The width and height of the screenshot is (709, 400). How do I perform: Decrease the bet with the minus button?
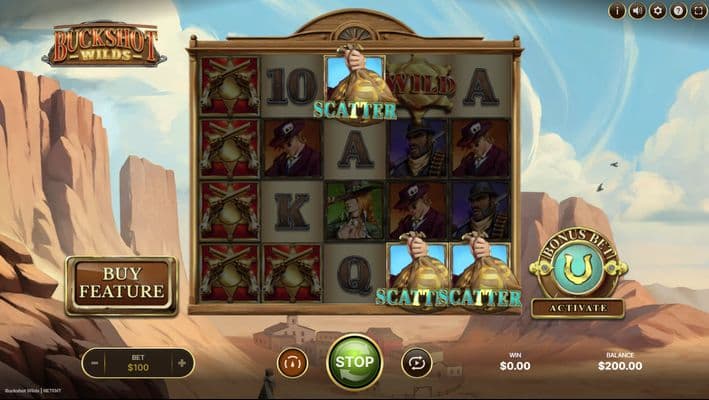click(x=94, y=362)
